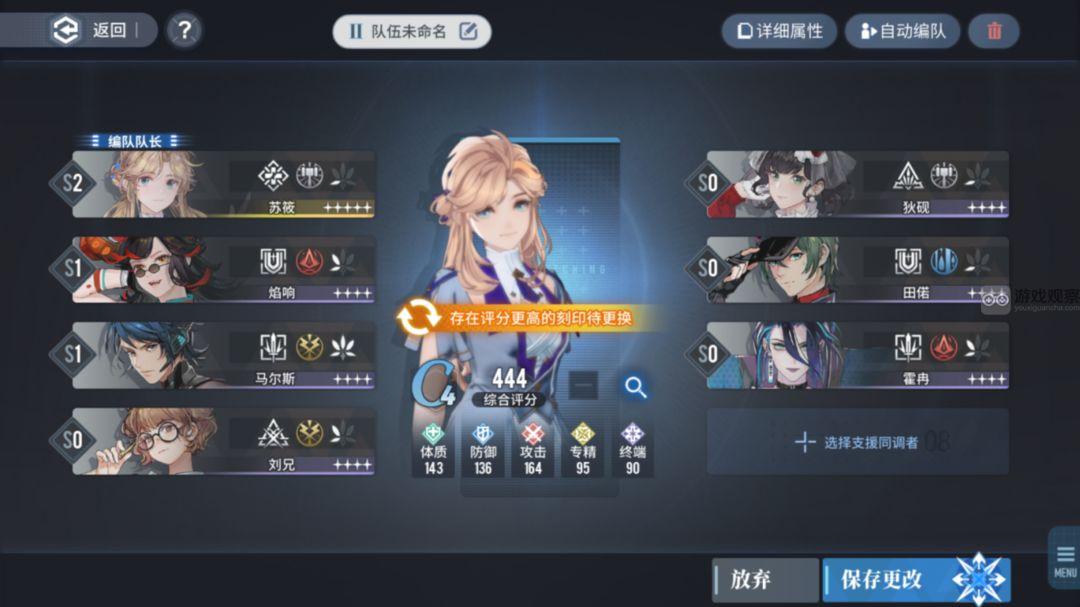Open the question mark help button
Image resolution: width=1080 pixels, height=607 pixels.
click(x=184, y=31)
